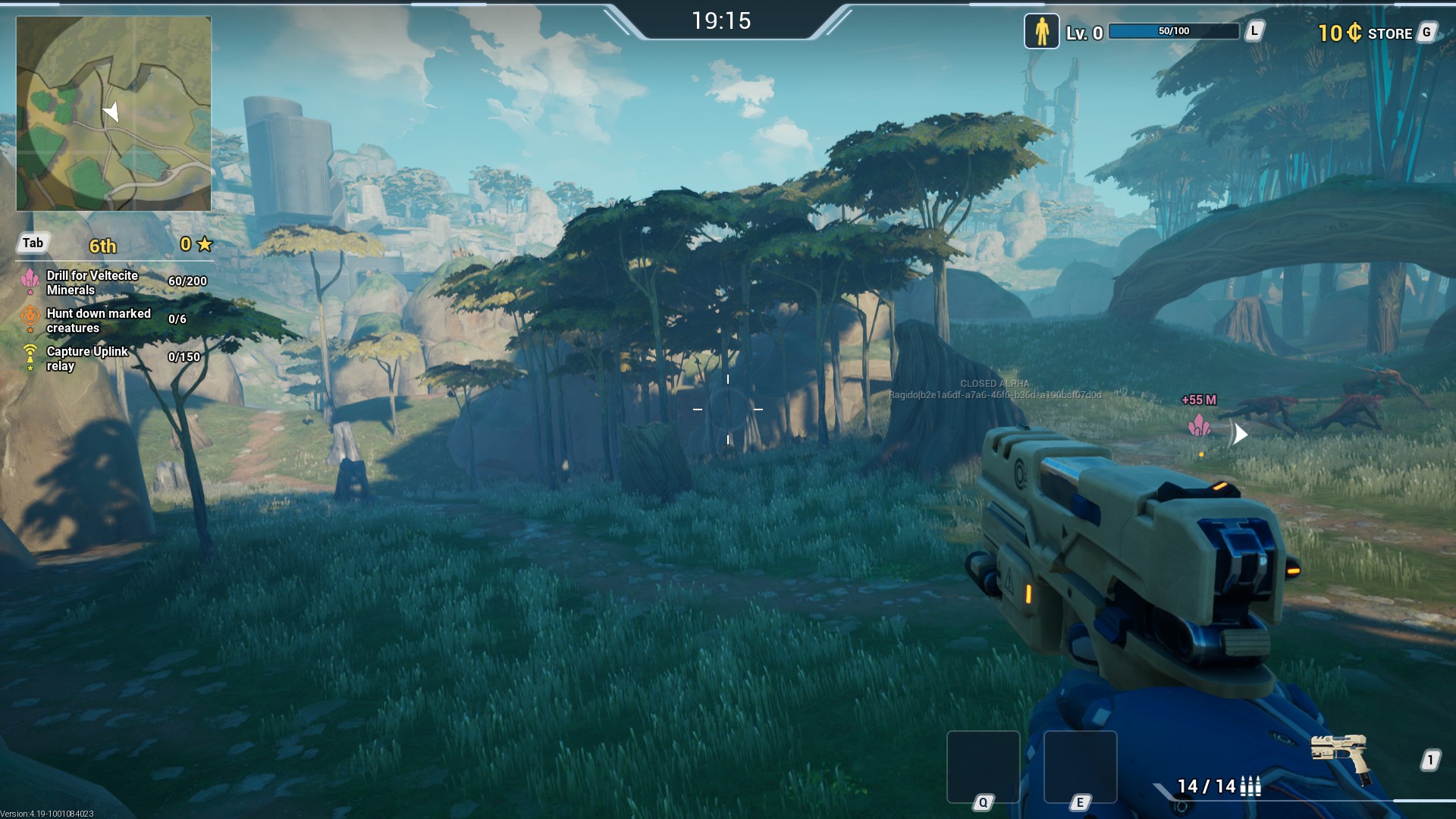Viewport: 1456px width, 819px height.
Task: Select the Capture Uplink relay objective
Action: coord(87,359)
